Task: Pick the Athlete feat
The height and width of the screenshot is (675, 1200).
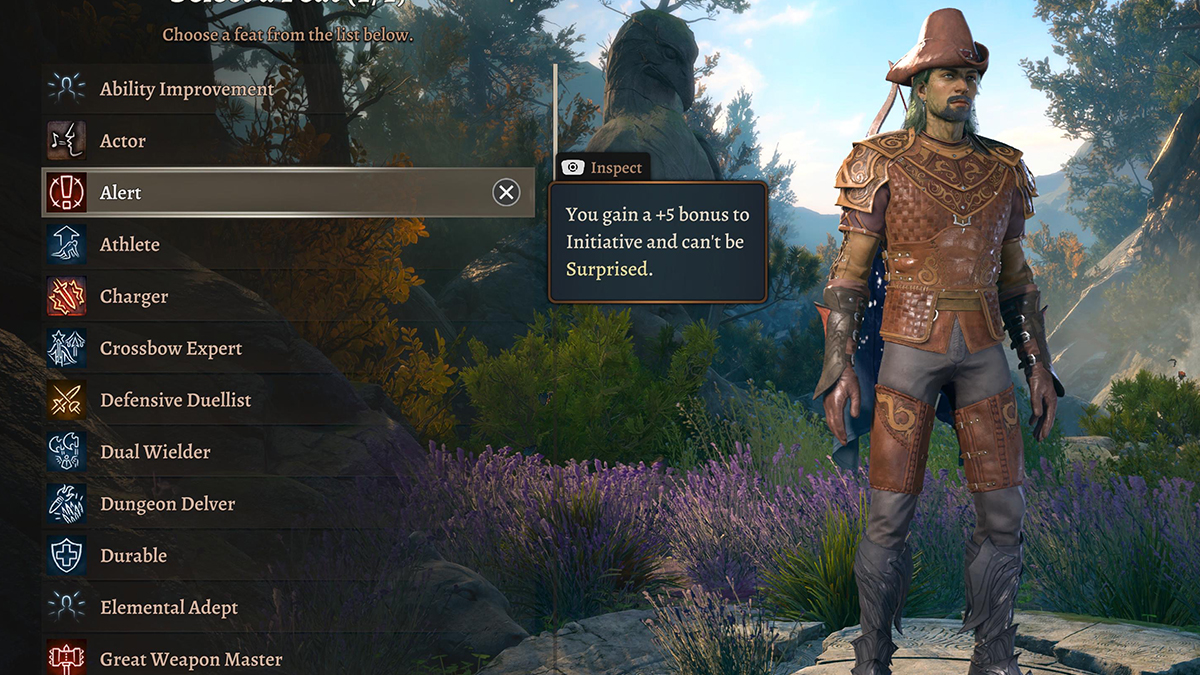Action: pos(129,245)
